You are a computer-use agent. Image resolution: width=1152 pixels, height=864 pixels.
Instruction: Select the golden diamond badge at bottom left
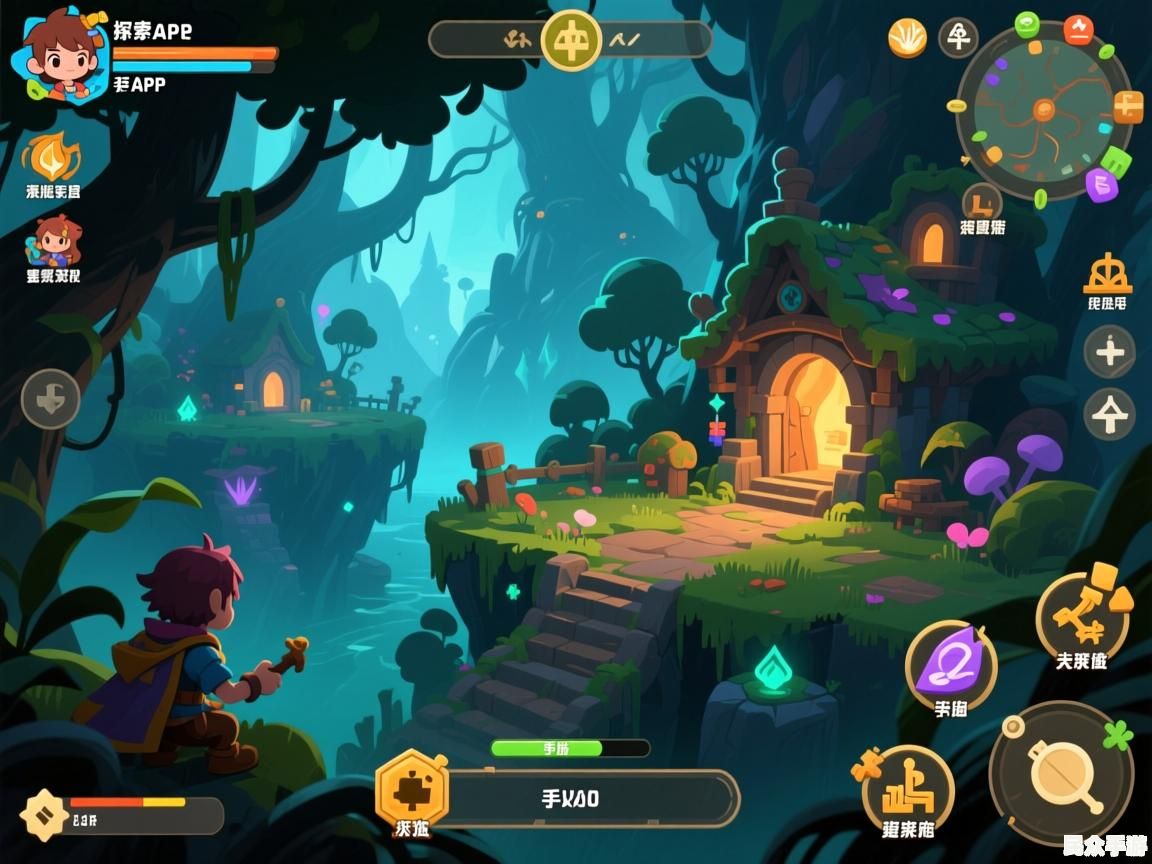click(x=44, y=813)
